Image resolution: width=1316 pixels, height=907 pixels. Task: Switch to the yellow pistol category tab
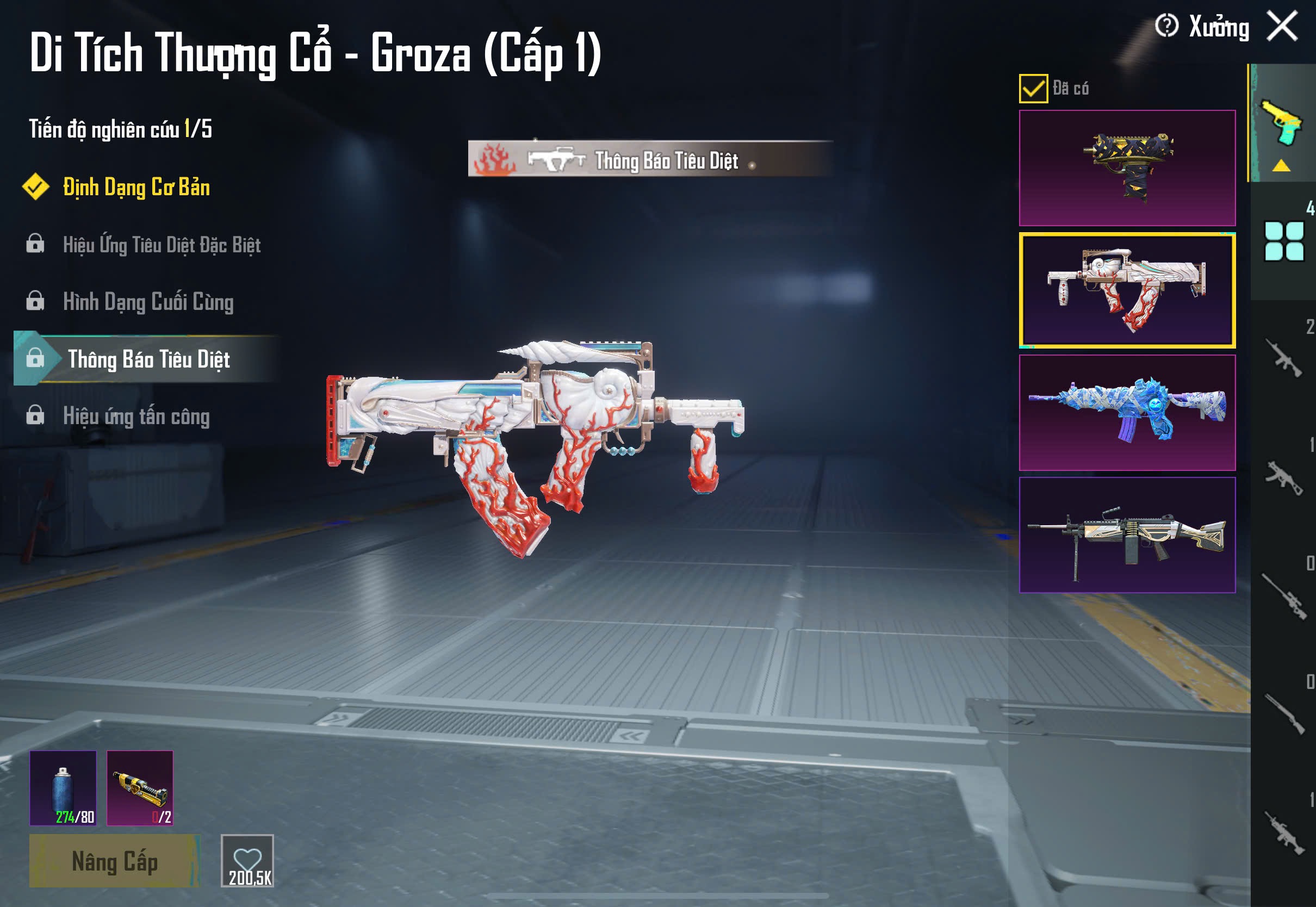pyautogui.click(x=1281, y=123)
